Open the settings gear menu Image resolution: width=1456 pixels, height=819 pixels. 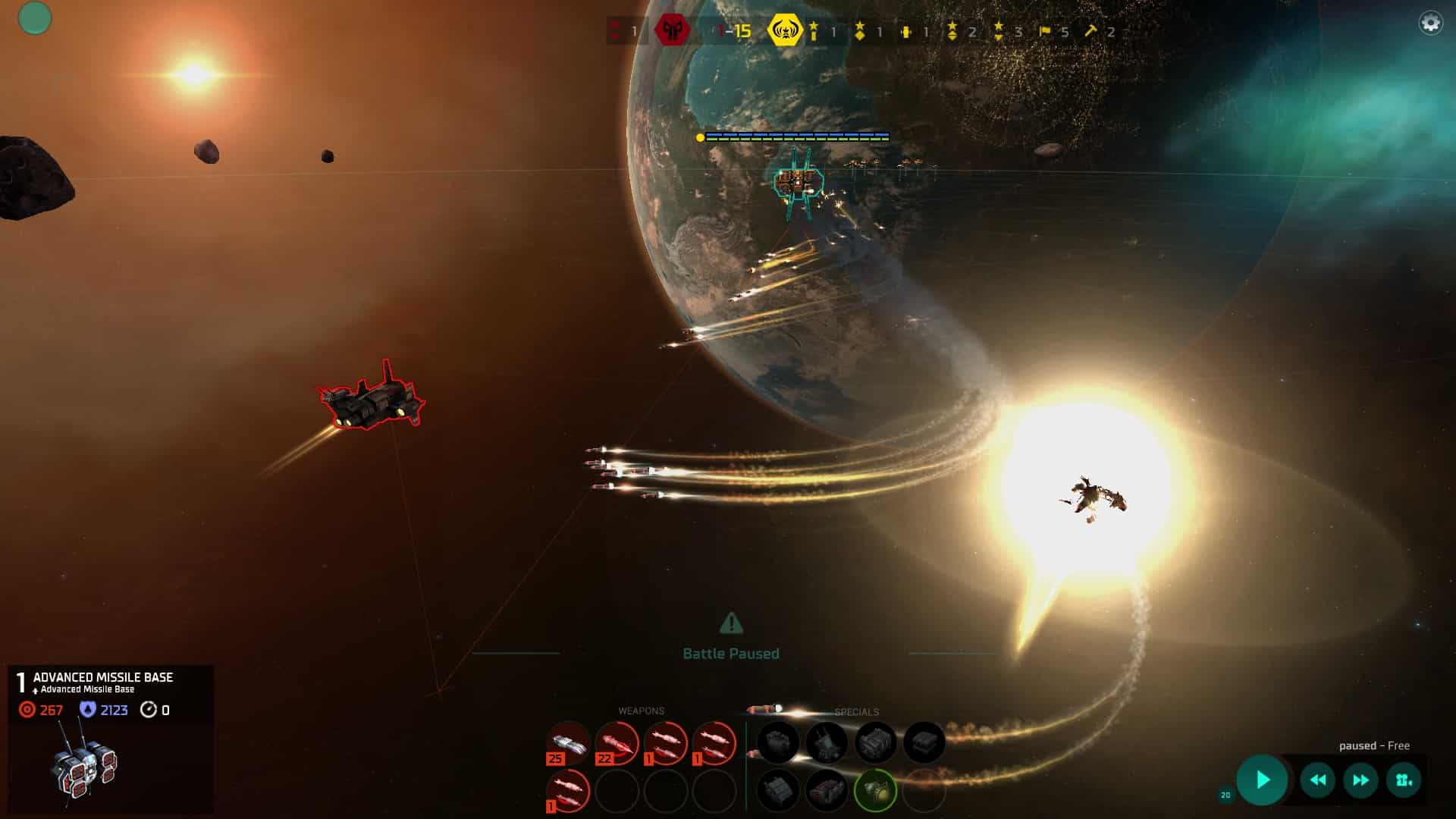pos(1430,24)
